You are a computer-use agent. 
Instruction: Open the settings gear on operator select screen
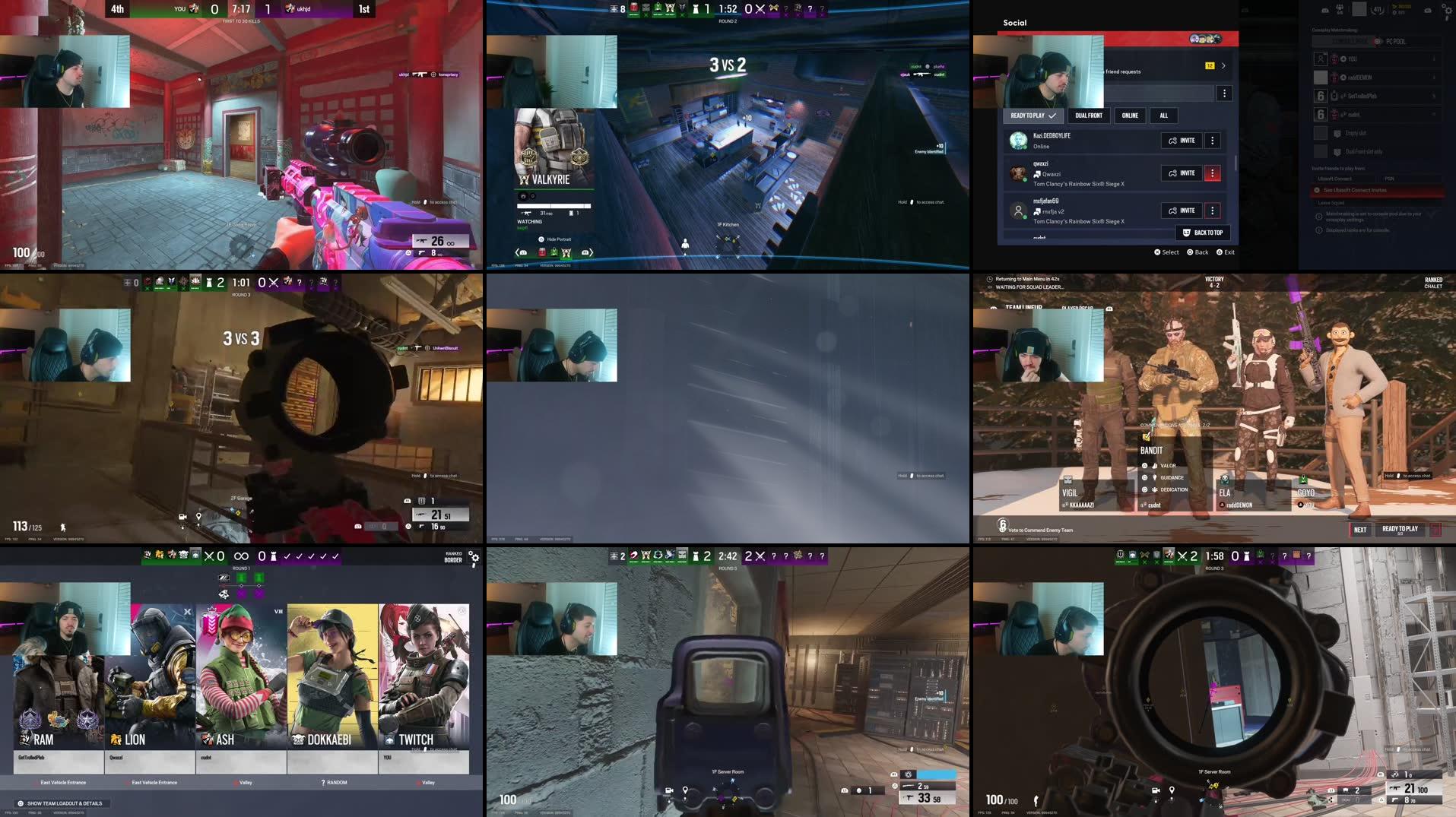pos(474,558)
